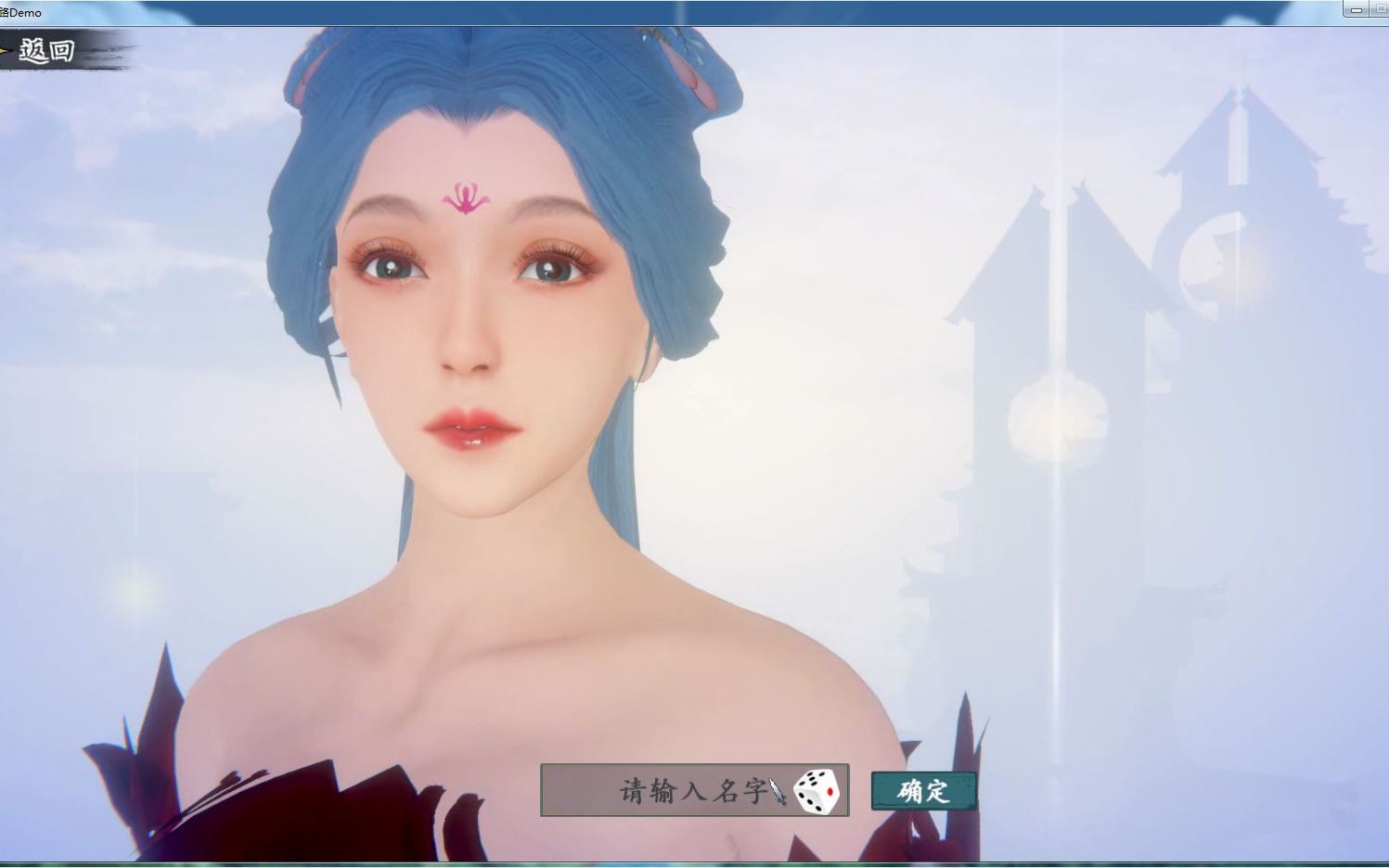1389x868 pixels.
Task: Select the quill pen icon inside the name field
Action: click(779, 793)
